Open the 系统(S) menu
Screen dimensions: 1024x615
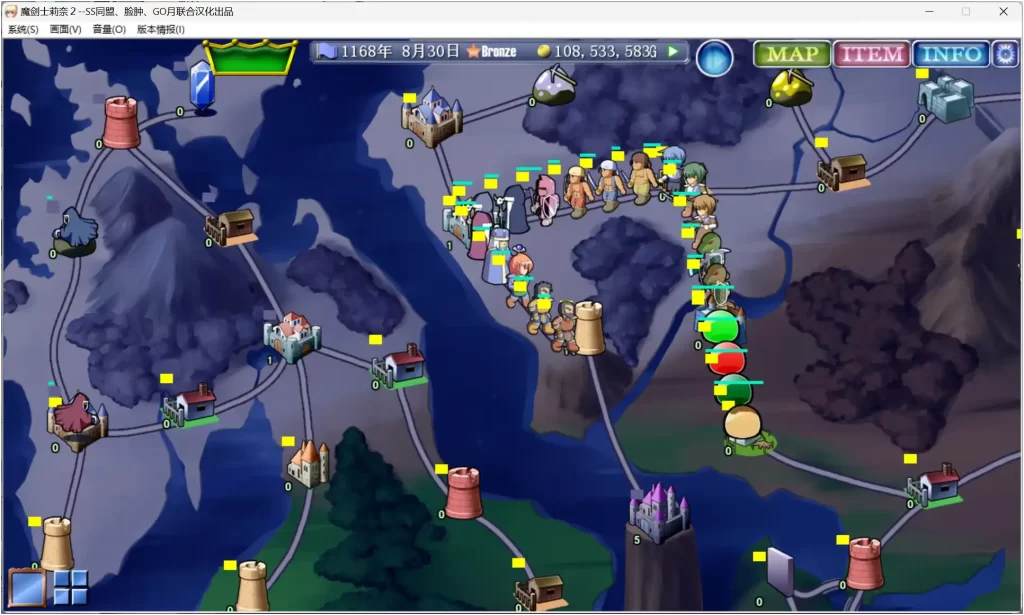[x=23, y=30]
